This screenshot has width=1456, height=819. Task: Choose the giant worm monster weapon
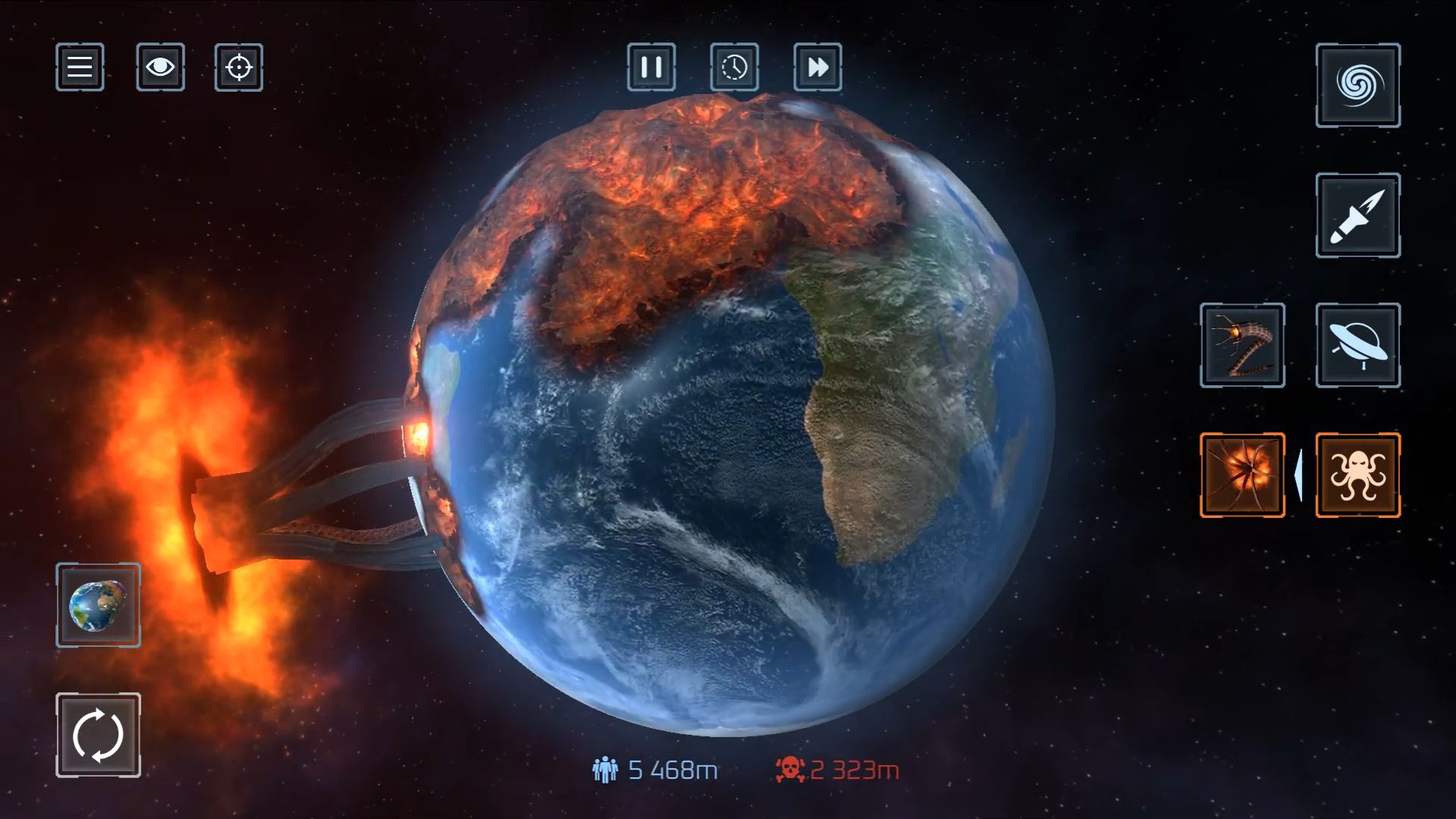pyautogui.click(x=1242, y=346)
